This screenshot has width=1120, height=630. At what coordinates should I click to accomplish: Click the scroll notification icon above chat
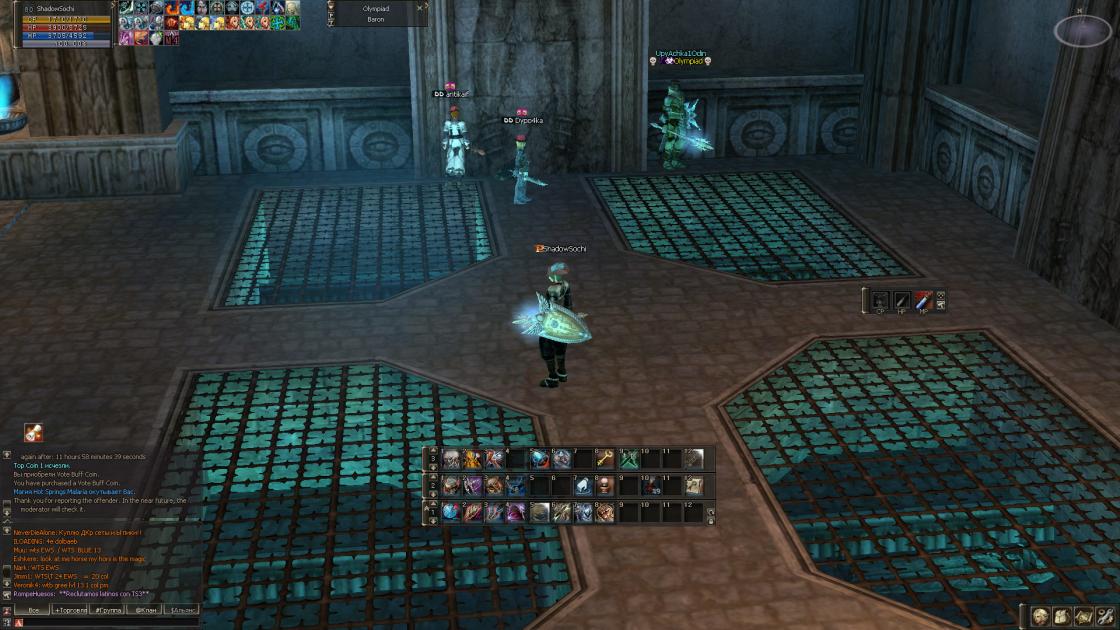point(34,433)
